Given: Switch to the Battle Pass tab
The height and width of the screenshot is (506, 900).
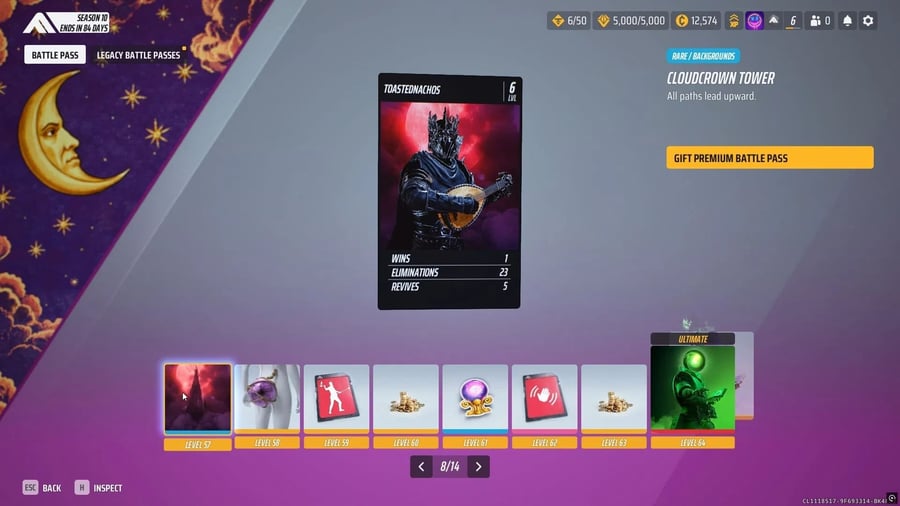Looking at the screenshot, I should coord(56,56).
